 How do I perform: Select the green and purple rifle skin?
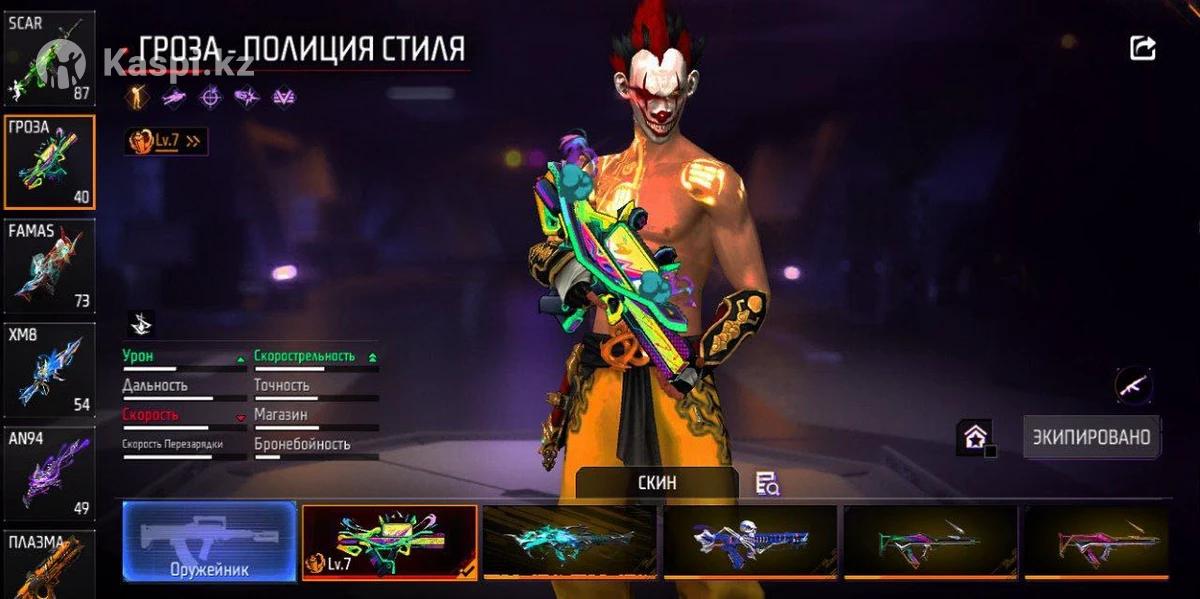point(930,541)
